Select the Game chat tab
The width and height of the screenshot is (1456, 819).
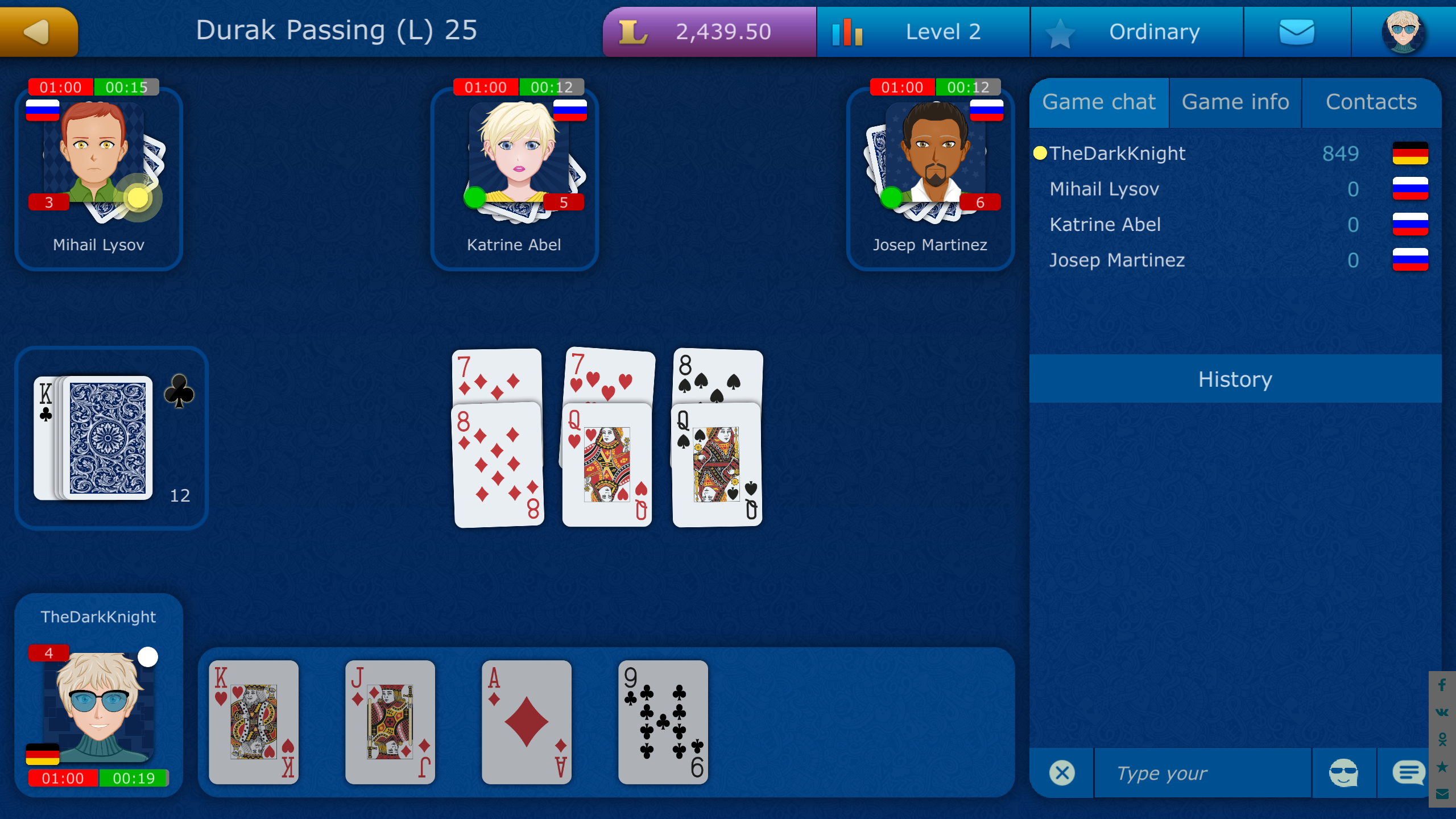1099,102
